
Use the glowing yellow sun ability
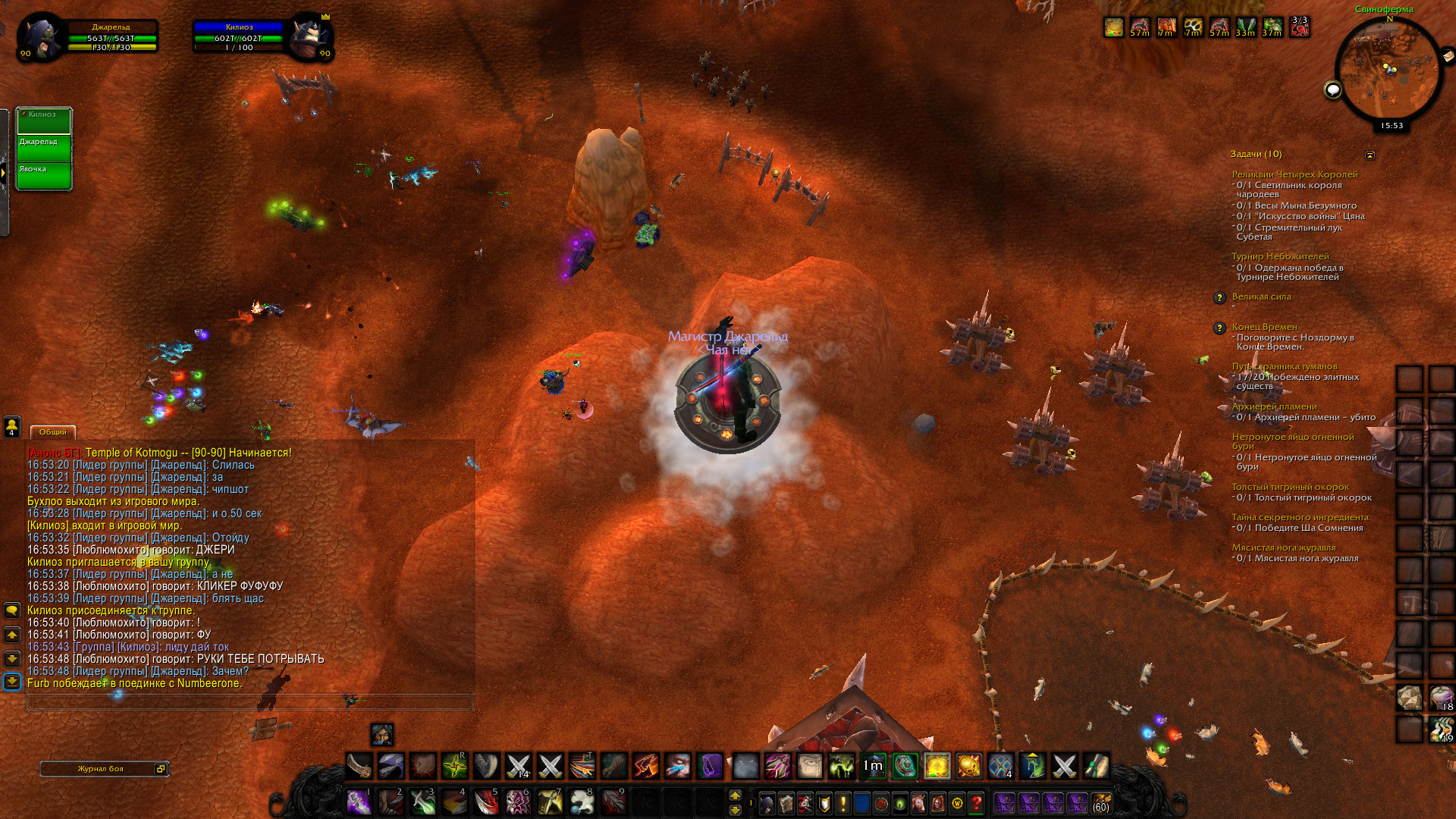pyautogui.click(x=937, y=766)
